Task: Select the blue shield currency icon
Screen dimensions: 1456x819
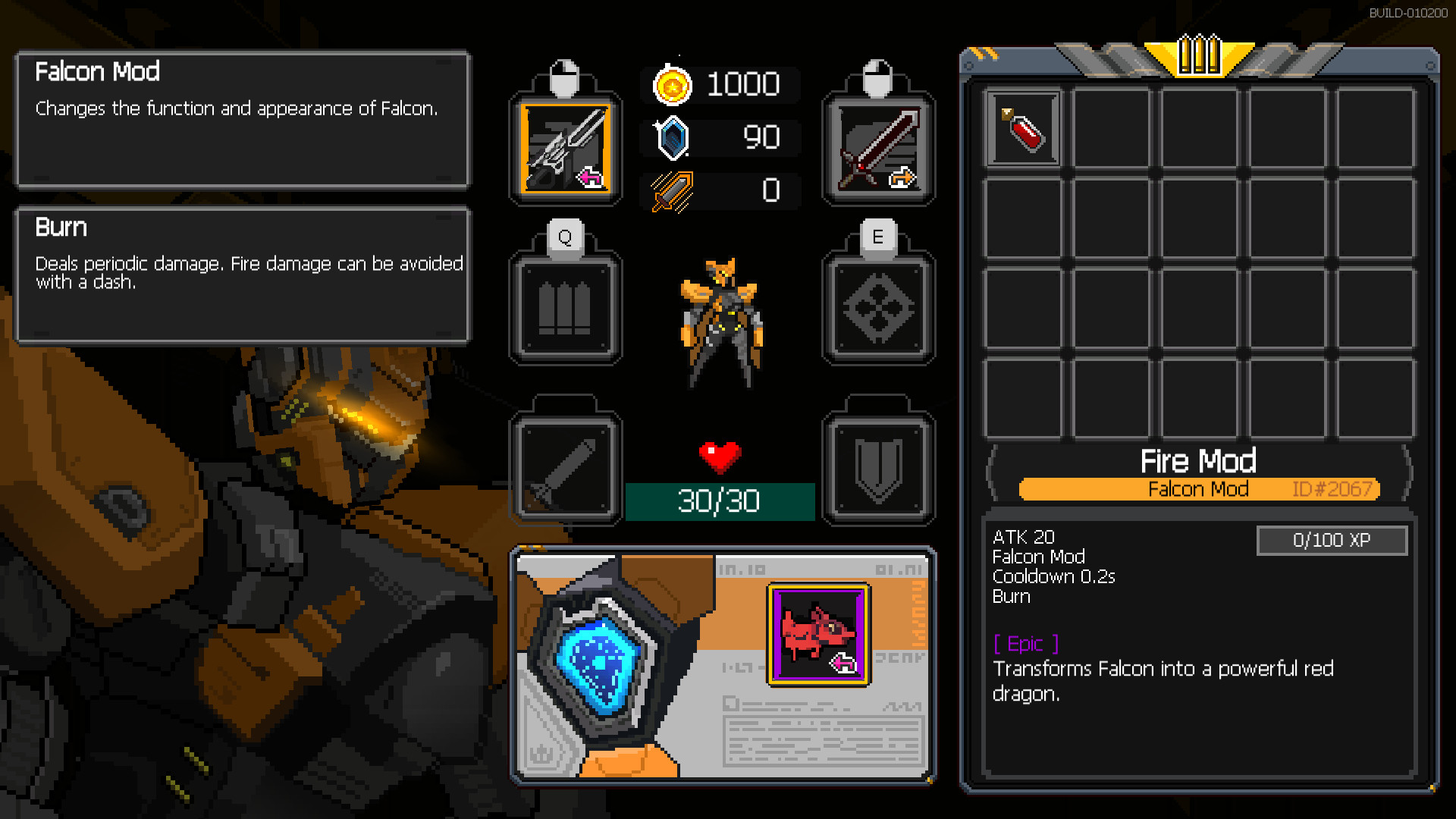Action: click(x=673, y=137)
